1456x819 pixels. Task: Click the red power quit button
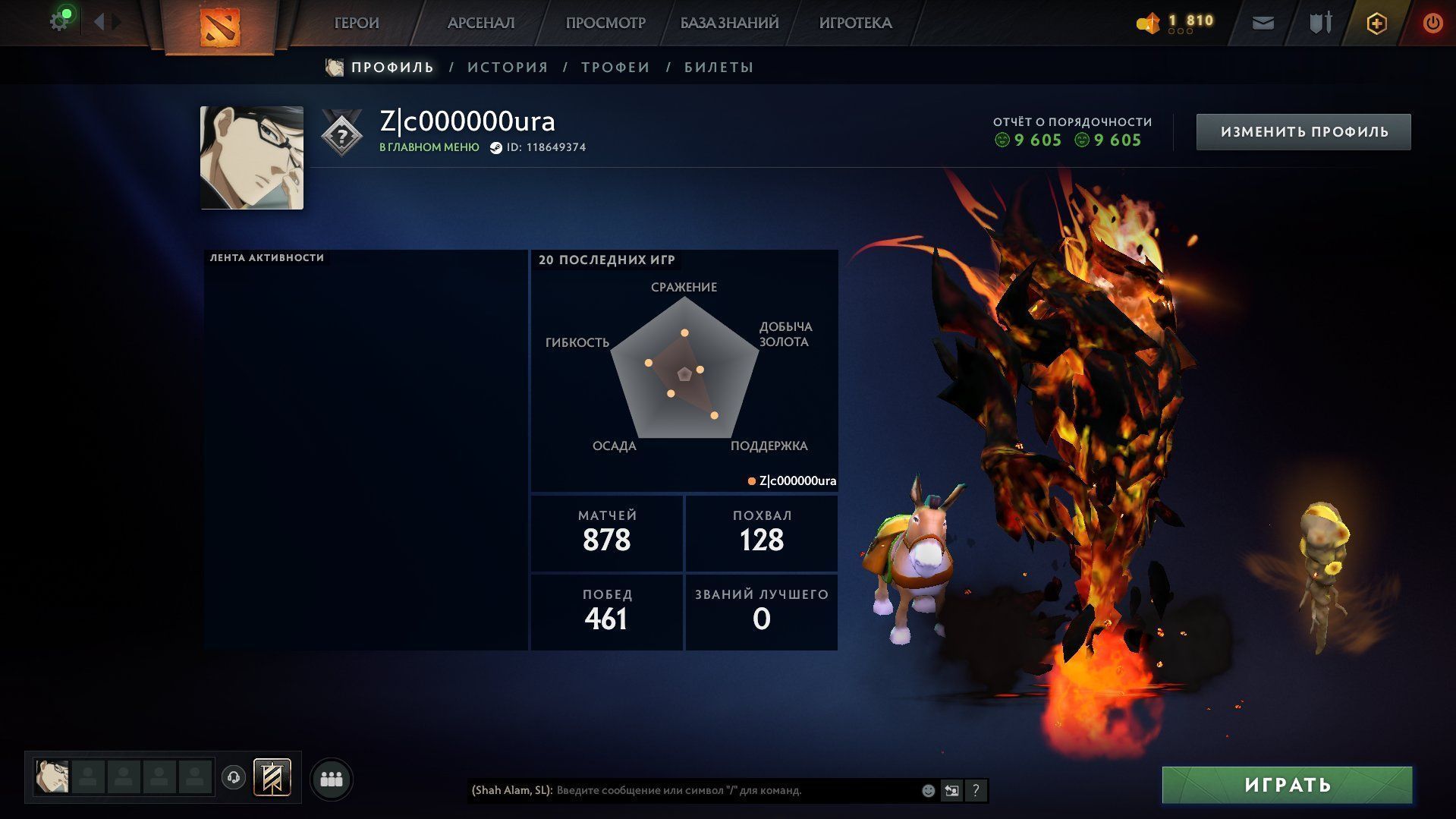click(x=1432, y=24)
